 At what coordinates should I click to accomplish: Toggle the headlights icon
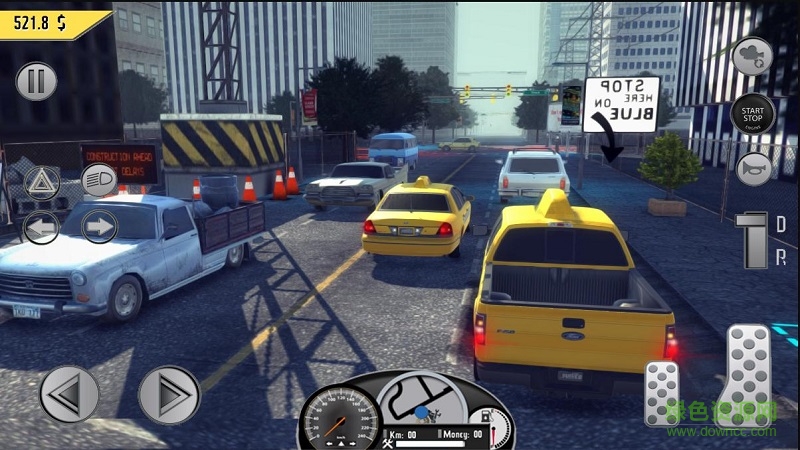[99, 180]
